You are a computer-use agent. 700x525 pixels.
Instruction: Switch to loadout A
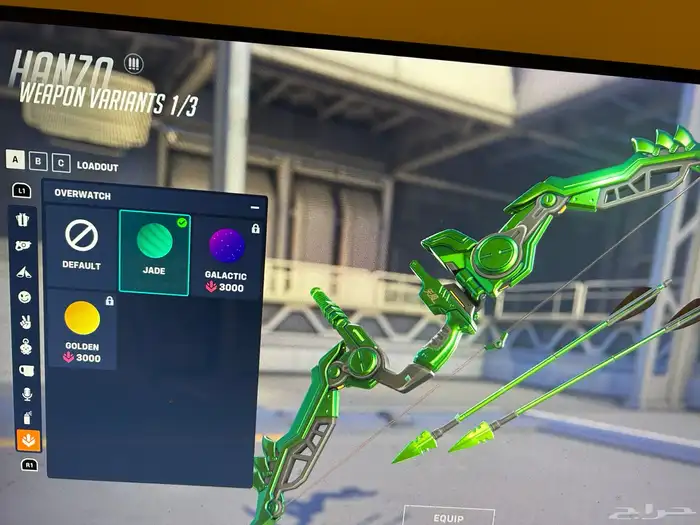(16, 160)
